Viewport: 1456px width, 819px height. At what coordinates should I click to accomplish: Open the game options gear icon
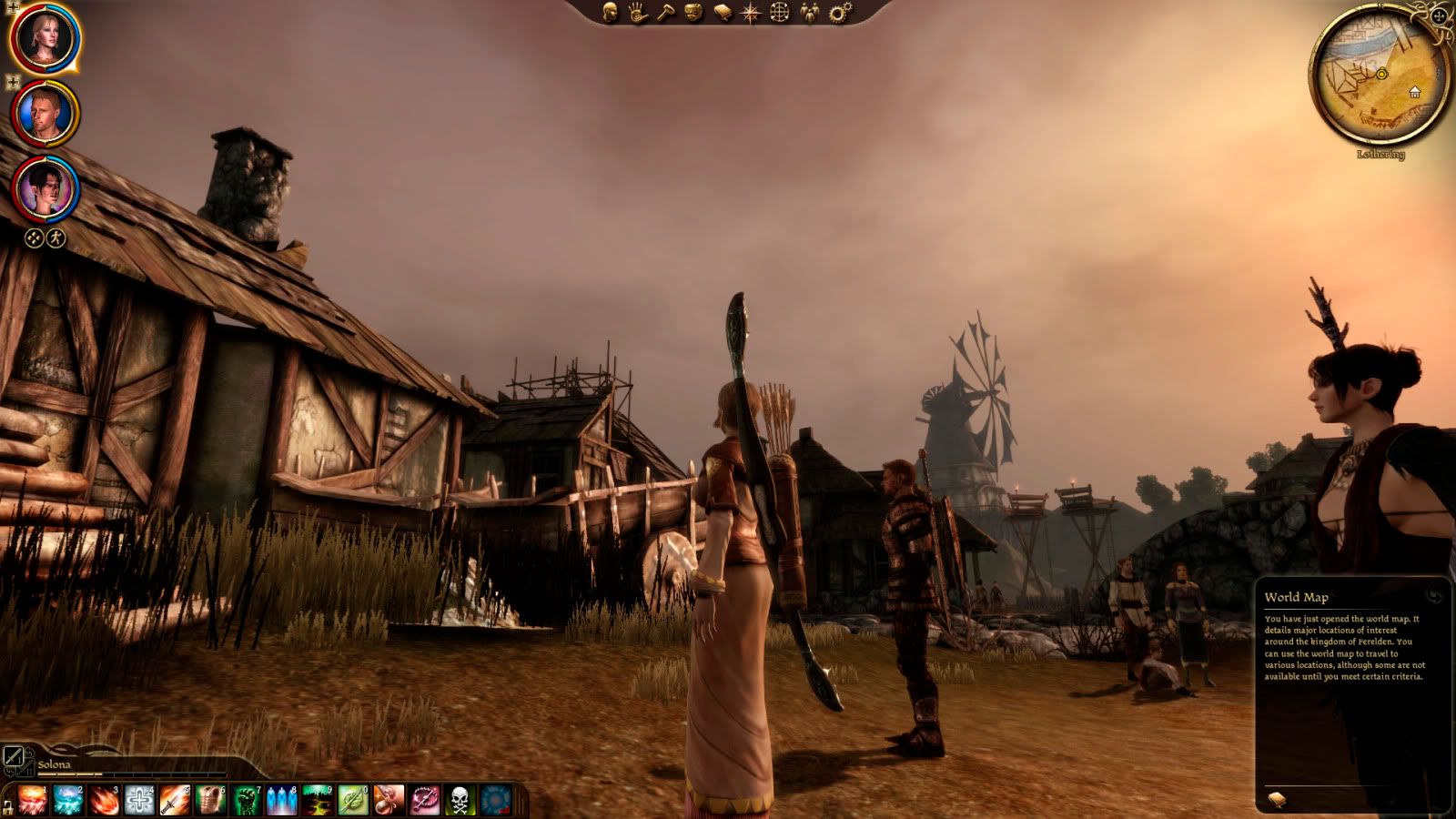[x=839, y=12]
